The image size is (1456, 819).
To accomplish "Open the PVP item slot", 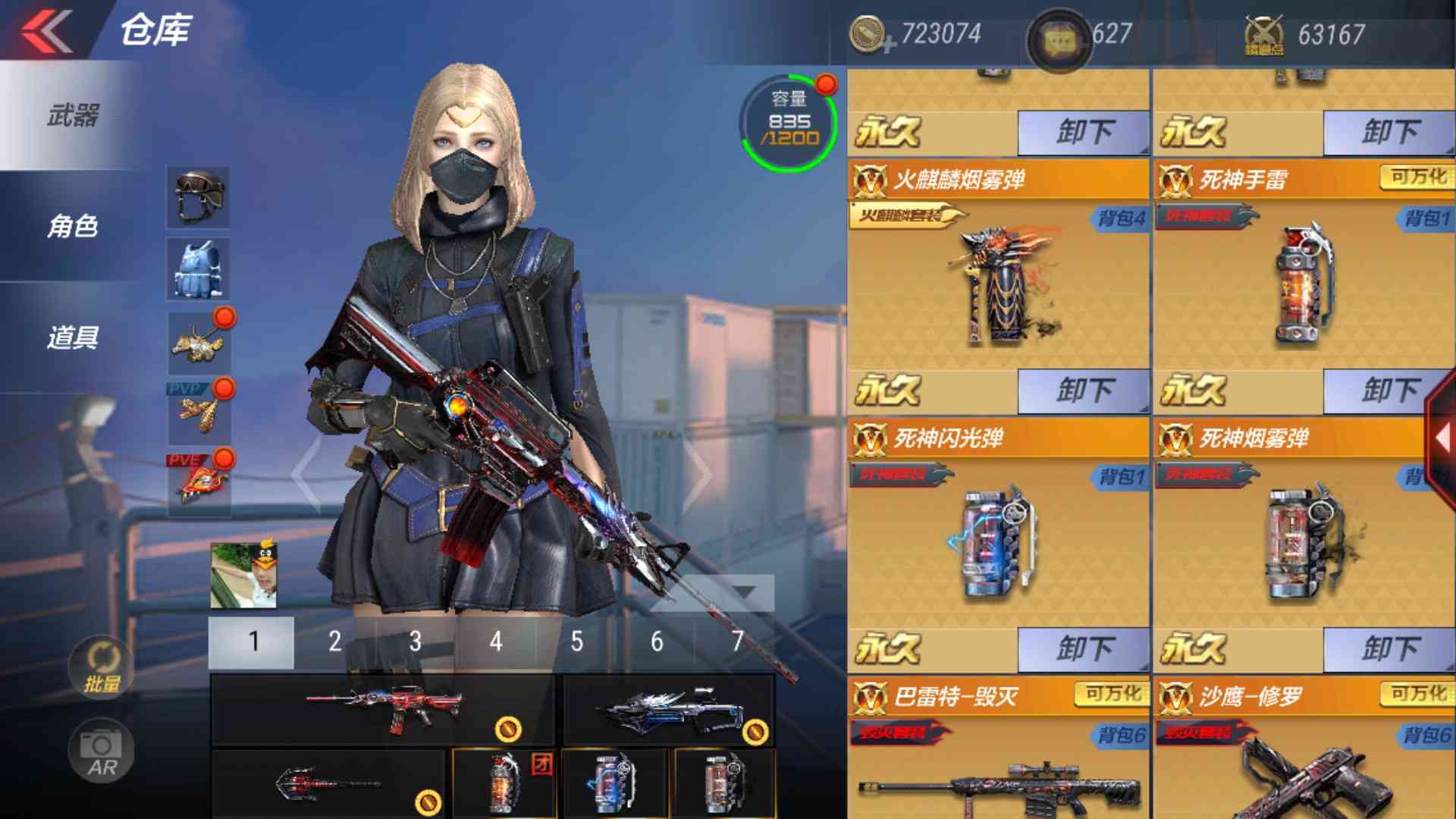I will coord(197,409).
